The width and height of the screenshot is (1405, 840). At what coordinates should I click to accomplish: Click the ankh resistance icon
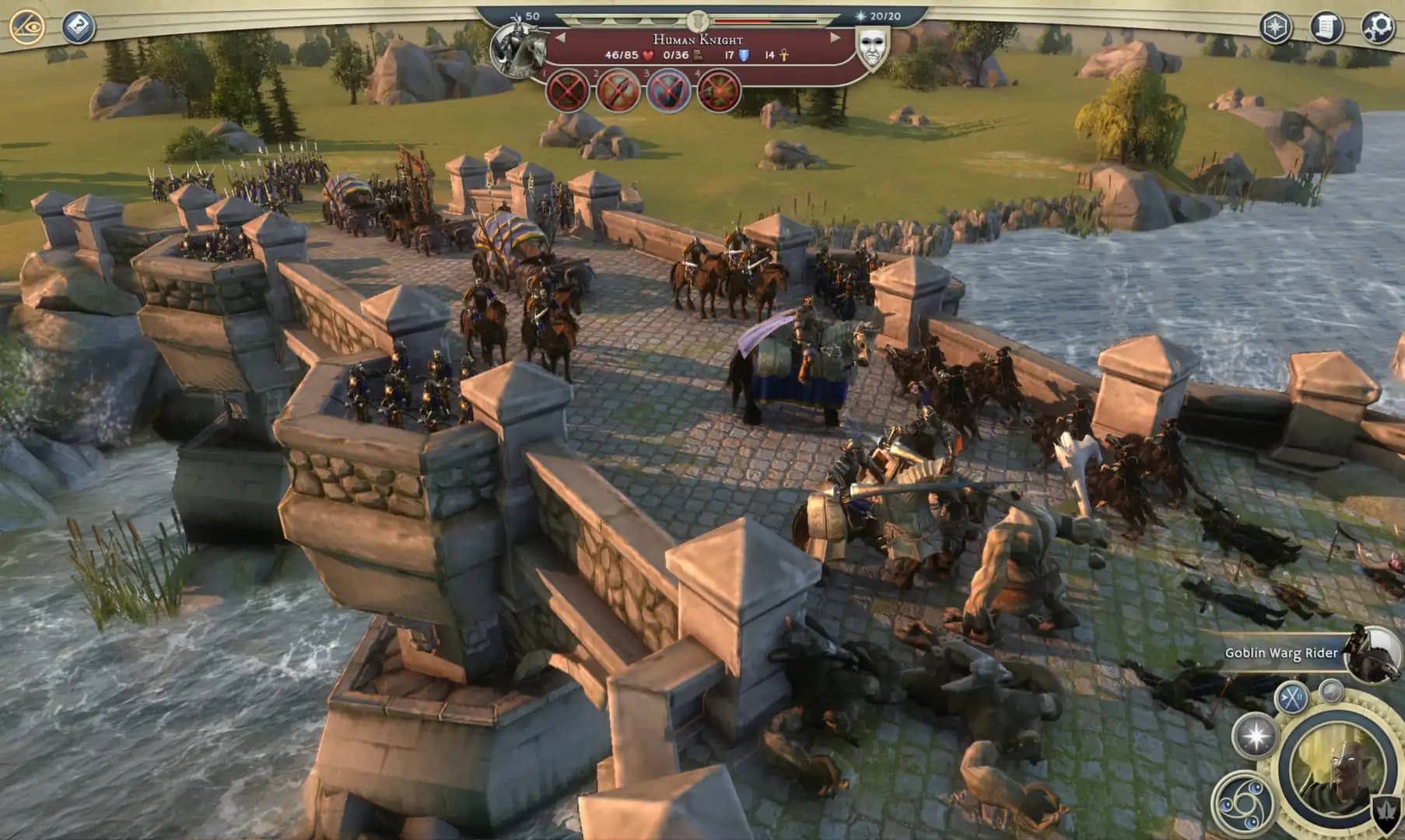click(x=784, y=55)
